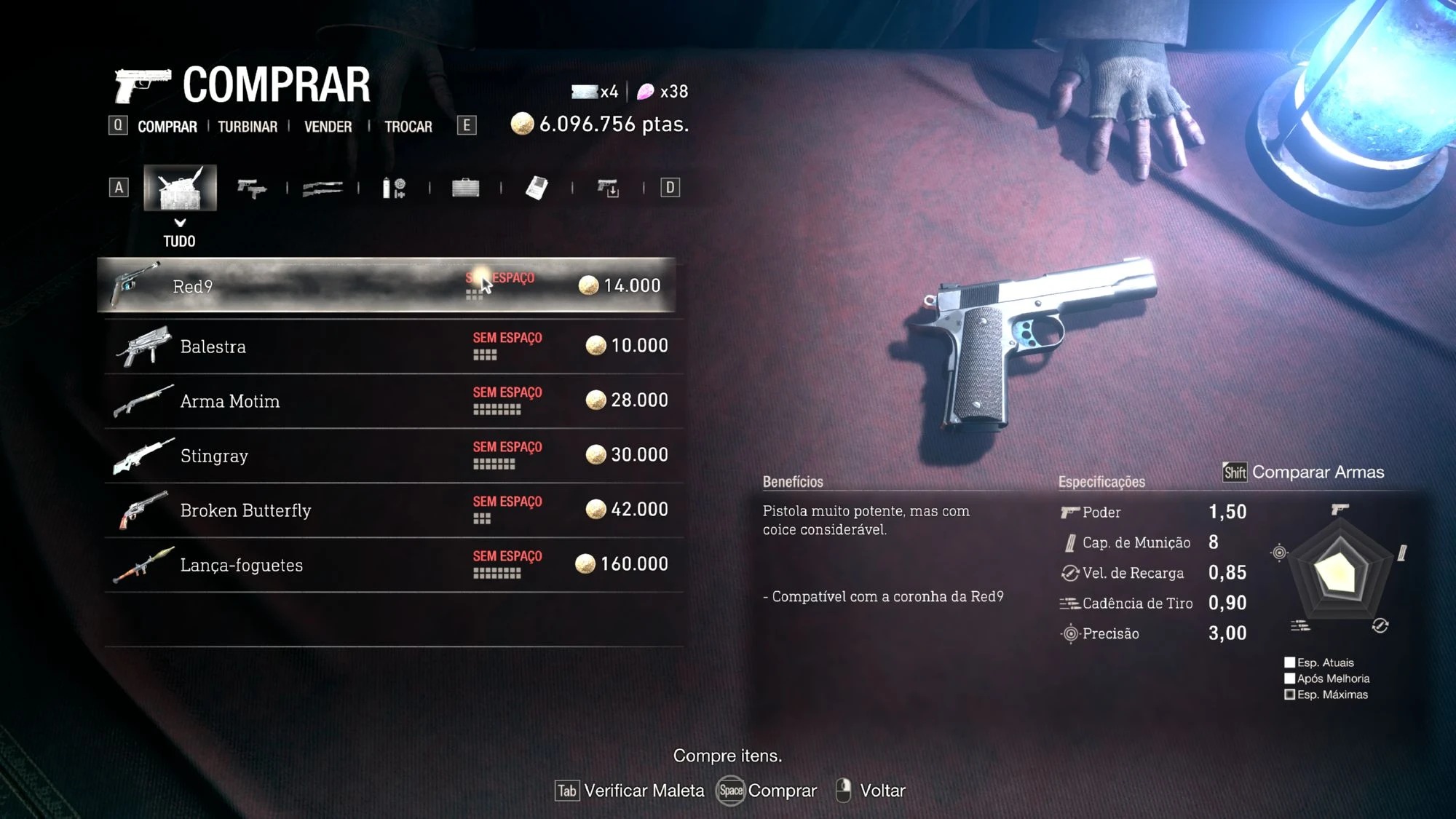1456x819 pixels.
Task: Select the COMPRAR tab
Action: pyautogui.click(x=167, y=127)
